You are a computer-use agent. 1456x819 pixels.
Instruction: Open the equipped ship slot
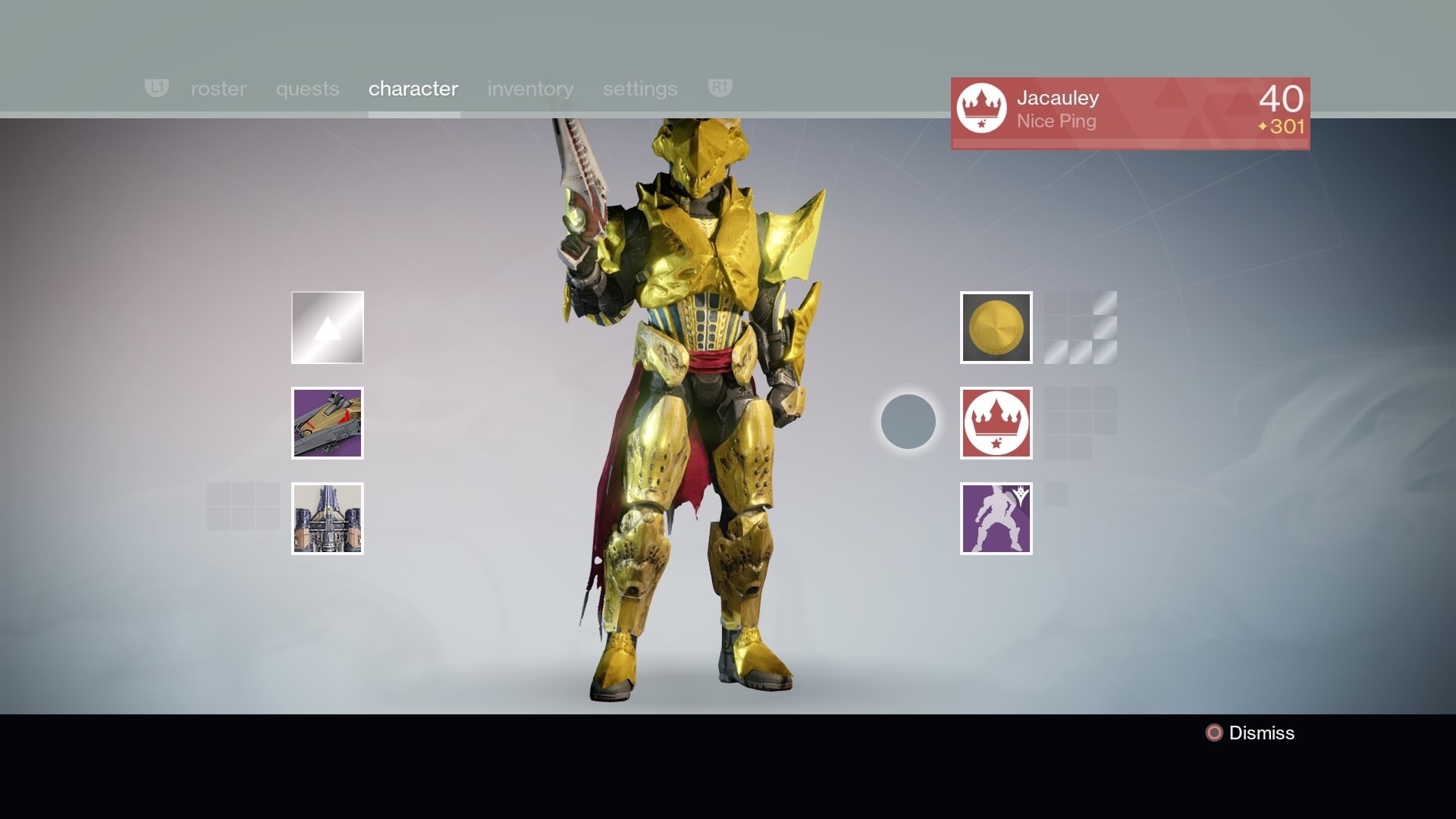pos(327,519)
